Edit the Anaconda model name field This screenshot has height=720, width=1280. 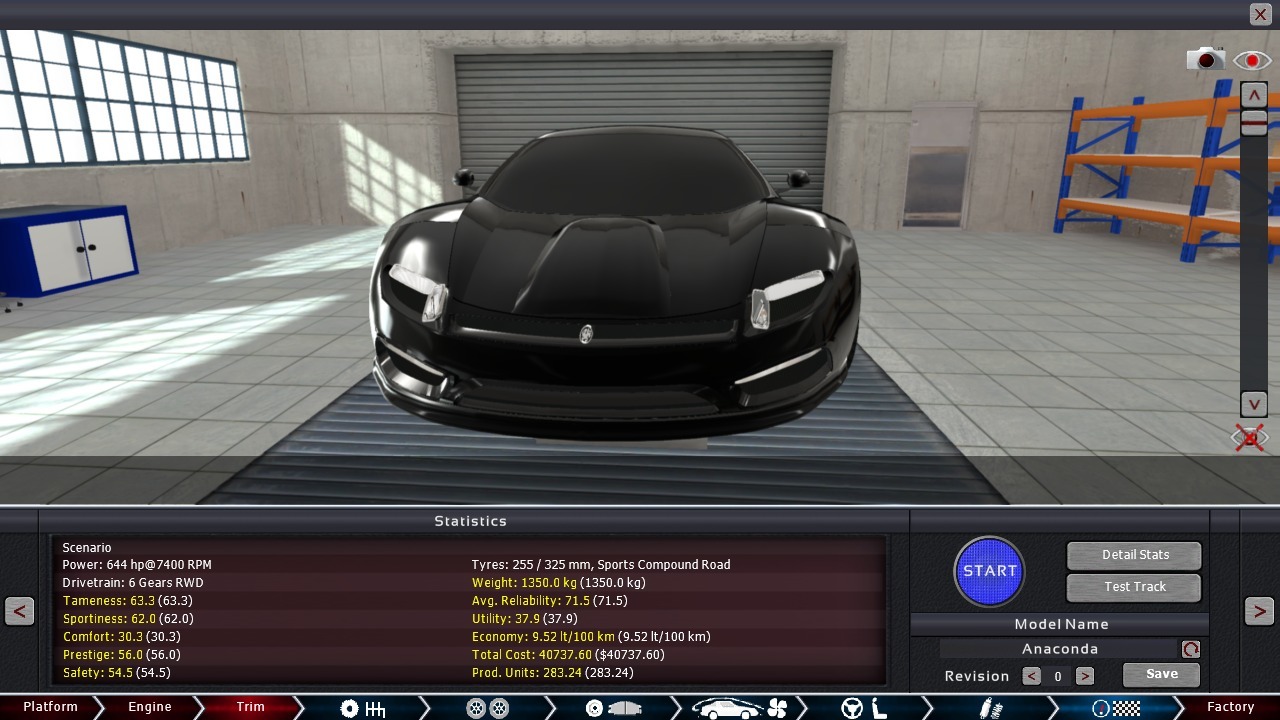tap(1059, 649)
